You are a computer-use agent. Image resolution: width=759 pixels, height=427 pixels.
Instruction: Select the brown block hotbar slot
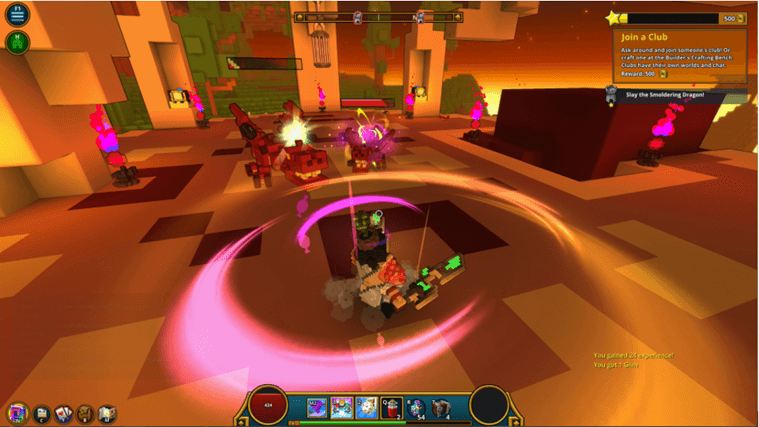click(441, 406)
